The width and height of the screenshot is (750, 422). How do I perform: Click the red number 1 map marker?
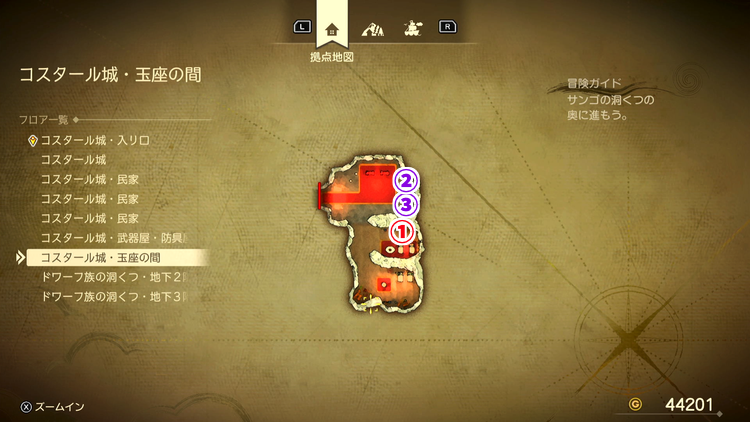(x=401, y=230)
